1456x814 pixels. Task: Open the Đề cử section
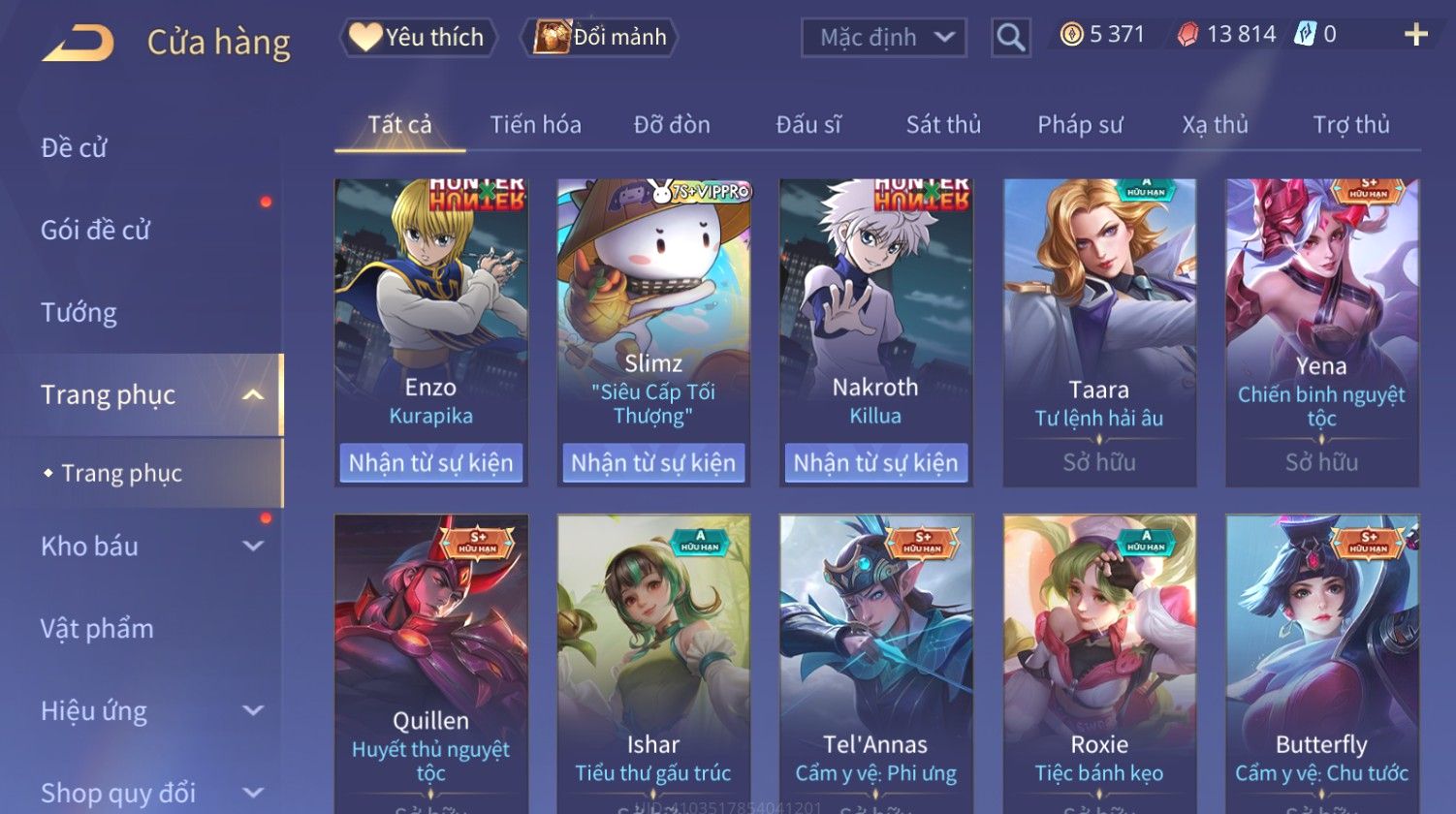[75, 148]
